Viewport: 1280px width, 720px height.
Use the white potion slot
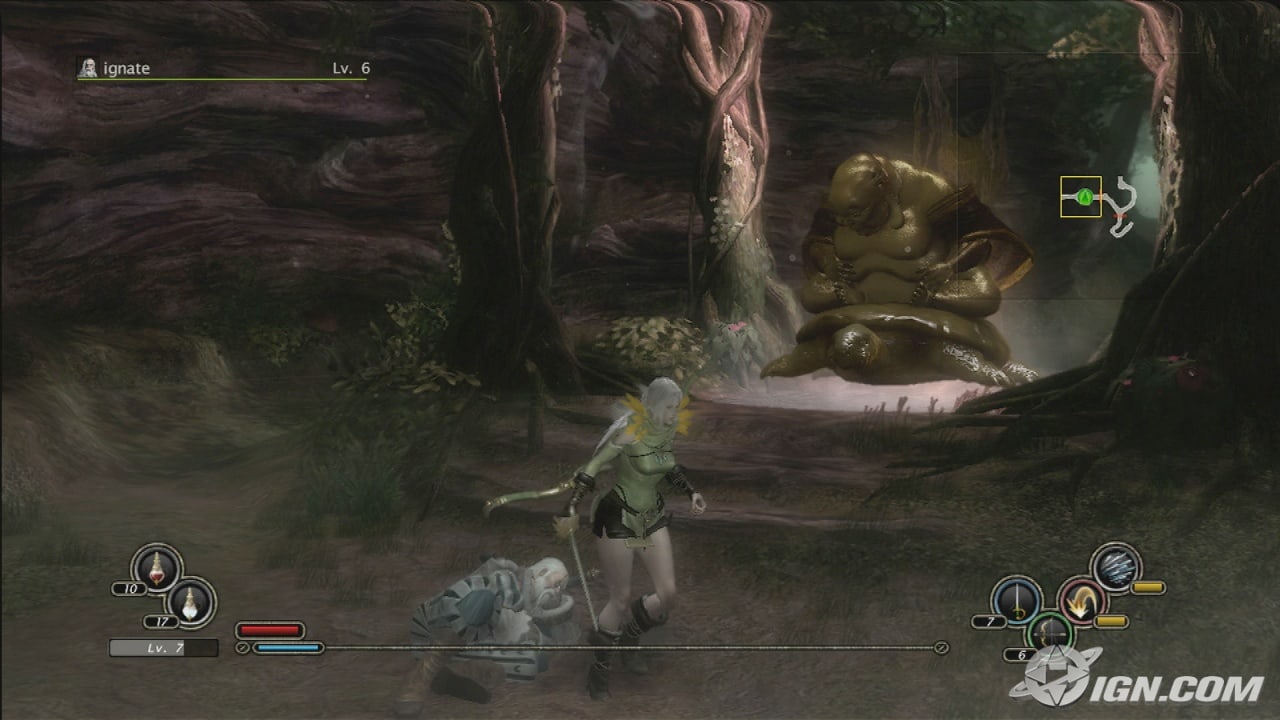point(190,602)
